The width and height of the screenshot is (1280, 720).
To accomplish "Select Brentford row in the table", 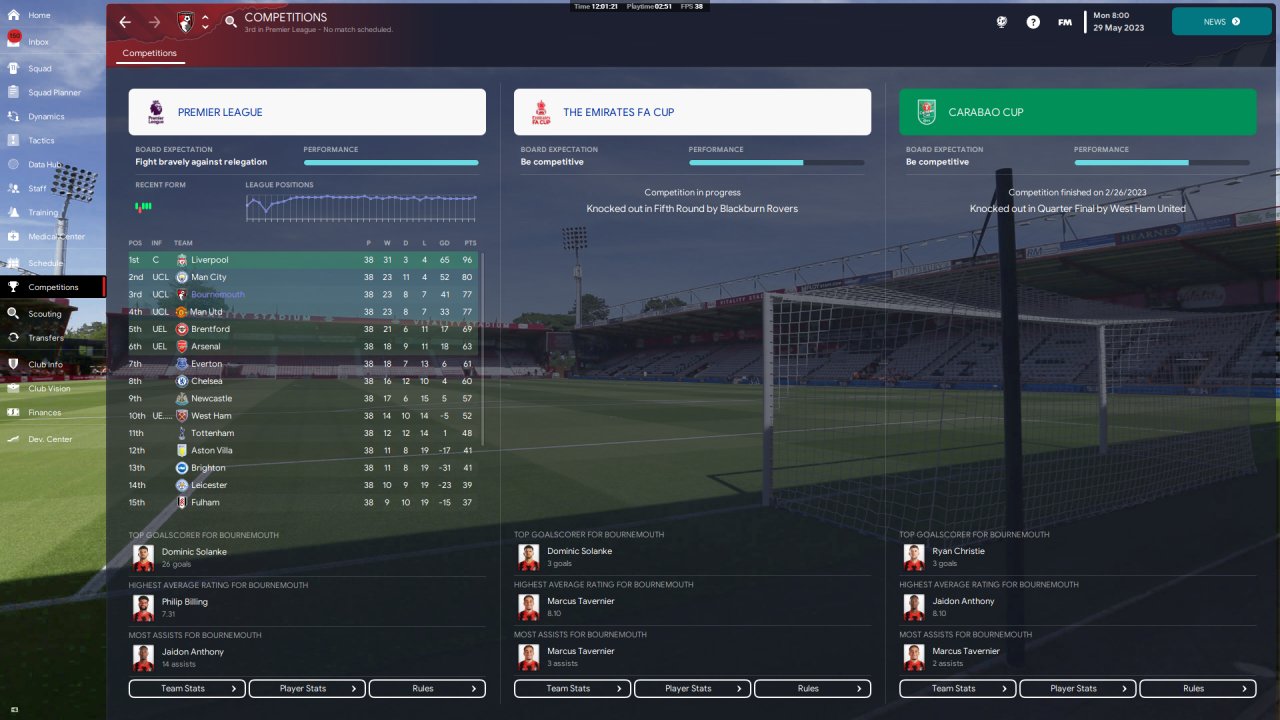I will (x=210, y=329).
